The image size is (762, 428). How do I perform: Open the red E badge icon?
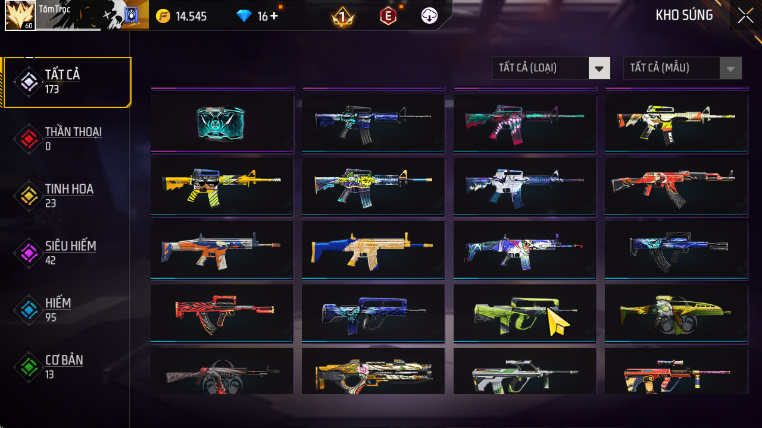tap(387, 16)
